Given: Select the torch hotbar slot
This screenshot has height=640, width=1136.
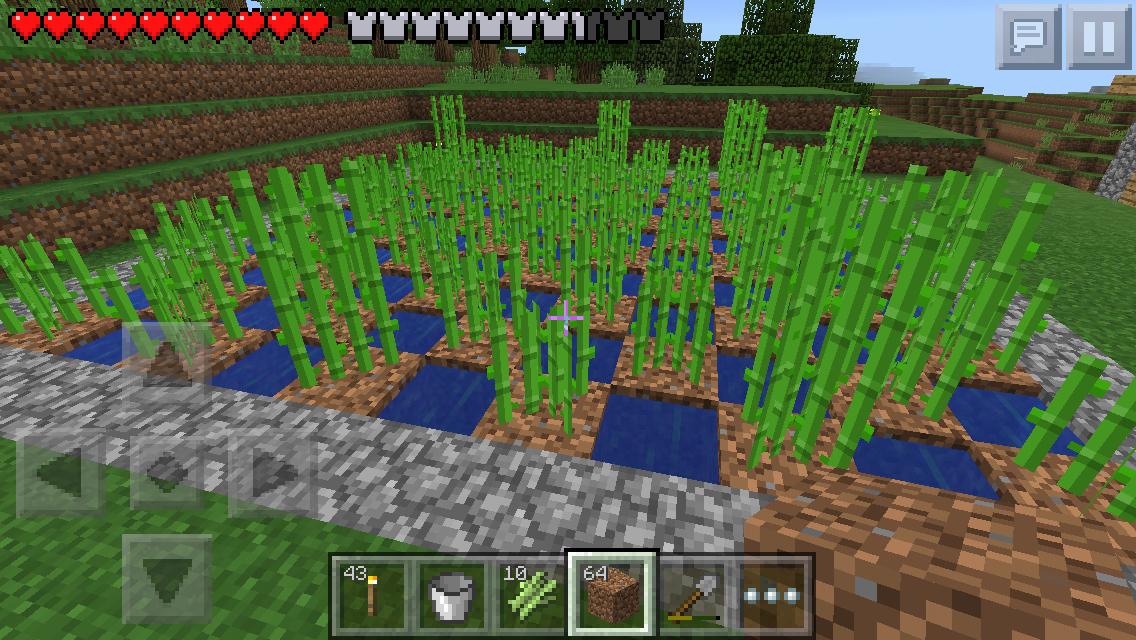Looking at the screenshot, I should coord(368,594).
